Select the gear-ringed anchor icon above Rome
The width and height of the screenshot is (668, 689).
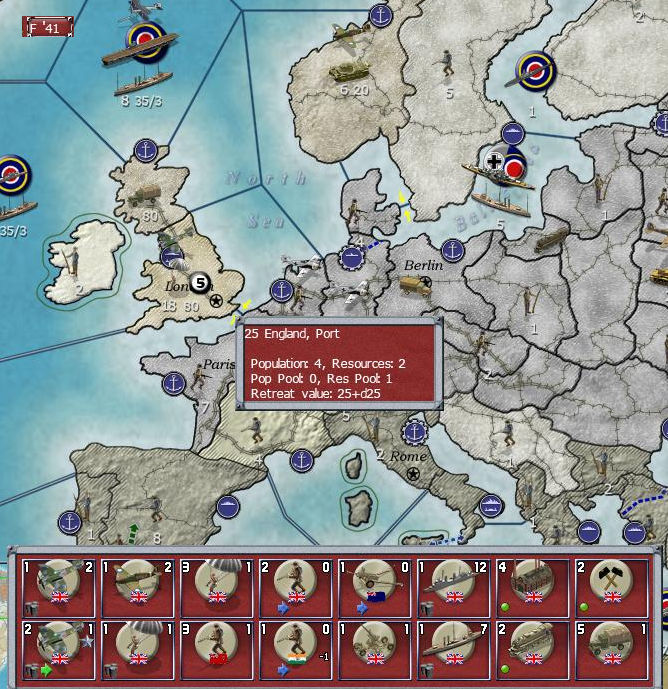[414, 433]
